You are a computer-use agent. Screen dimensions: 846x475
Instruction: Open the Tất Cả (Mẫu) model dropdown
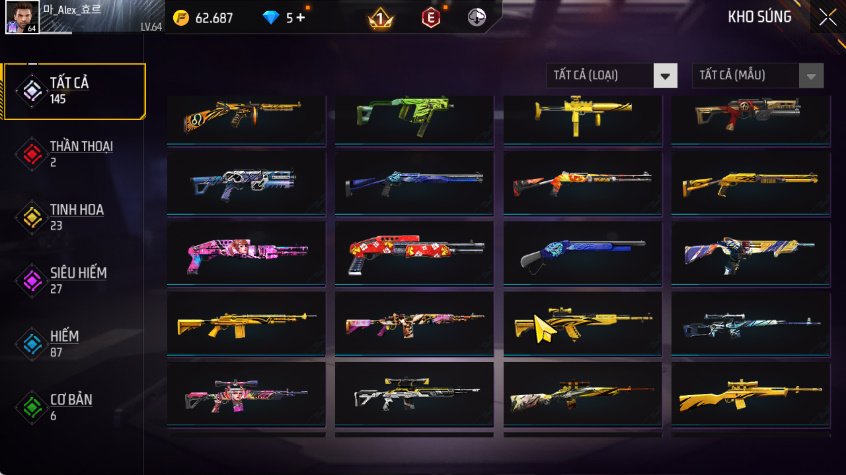757,76
